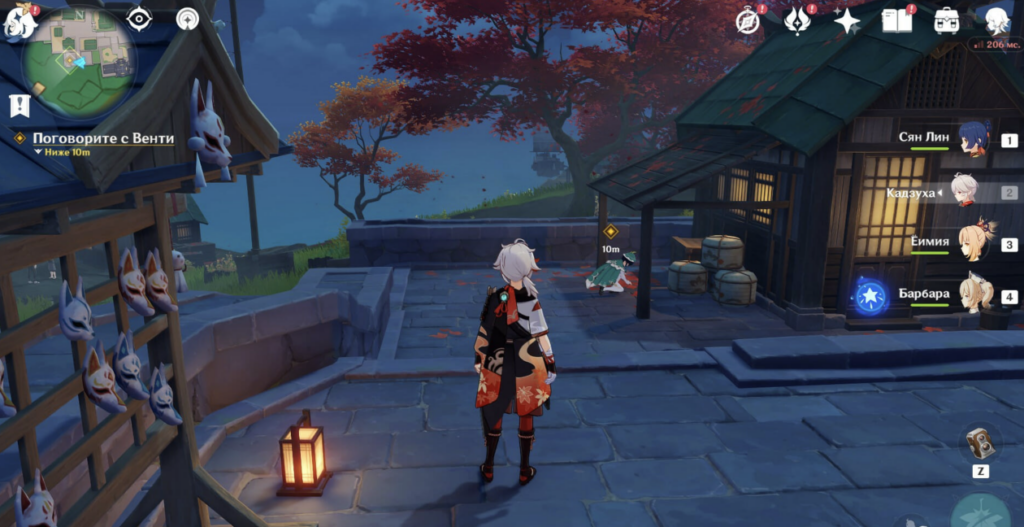Activate the eye-shaped elemental sight icon
Viewport: 1024px width, 527px height.
[140, 18]
